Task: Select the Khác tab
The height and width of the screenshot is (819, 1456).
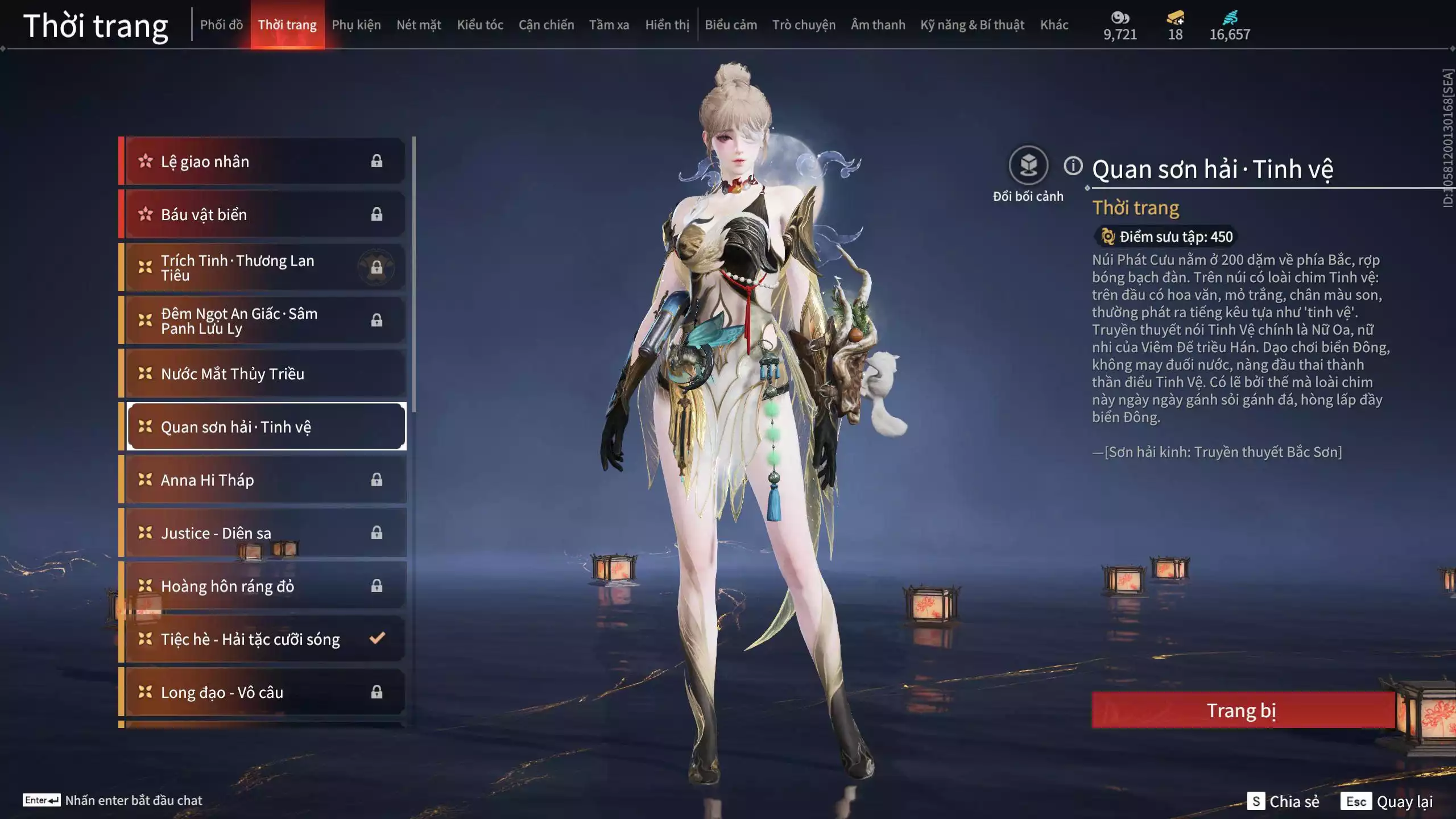Action: tap(1054, 25)
